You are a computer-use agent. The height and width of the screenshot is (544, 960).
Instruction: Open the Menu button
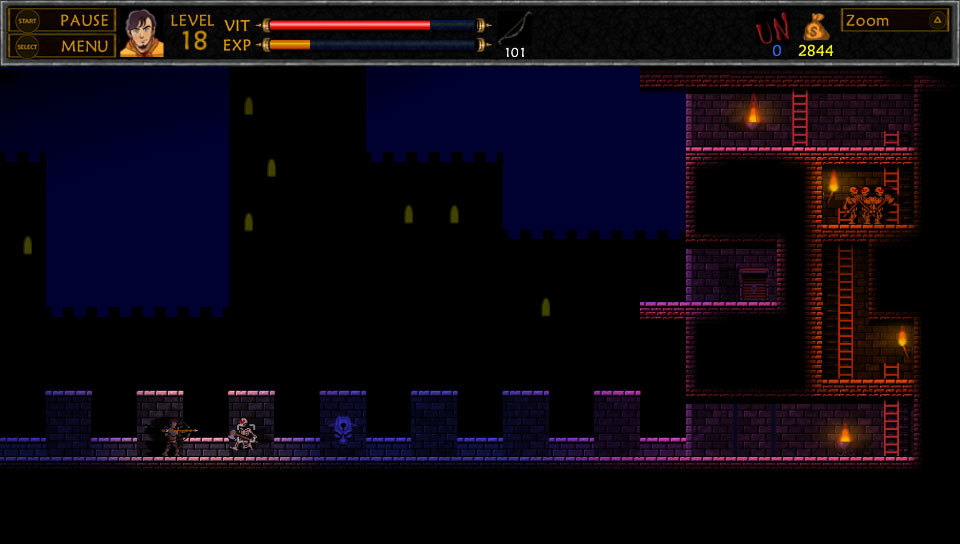[62, 46]
